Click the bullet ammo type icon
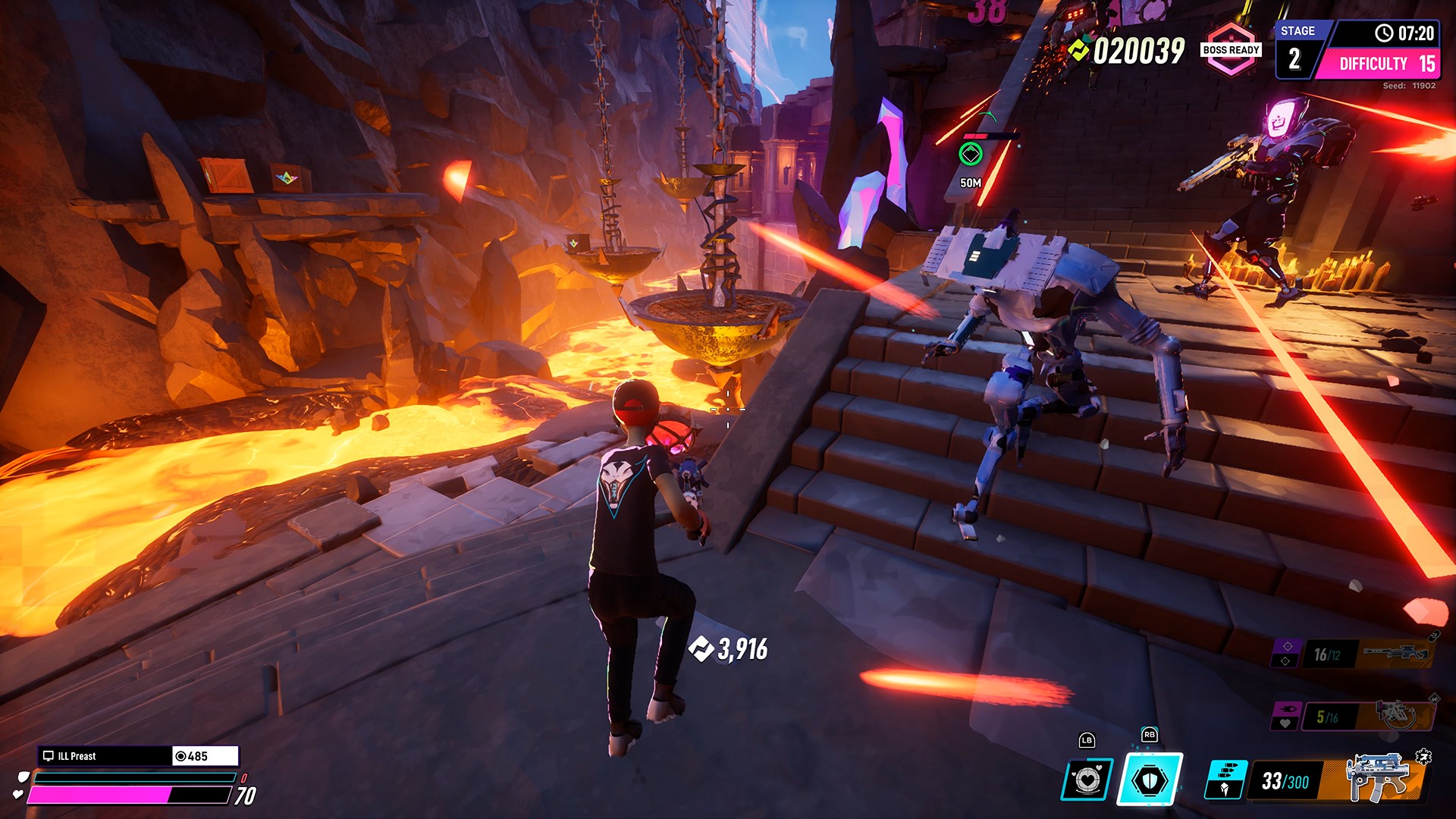Viewport: 1456px width, 819px height. (x=1225, y=779)
